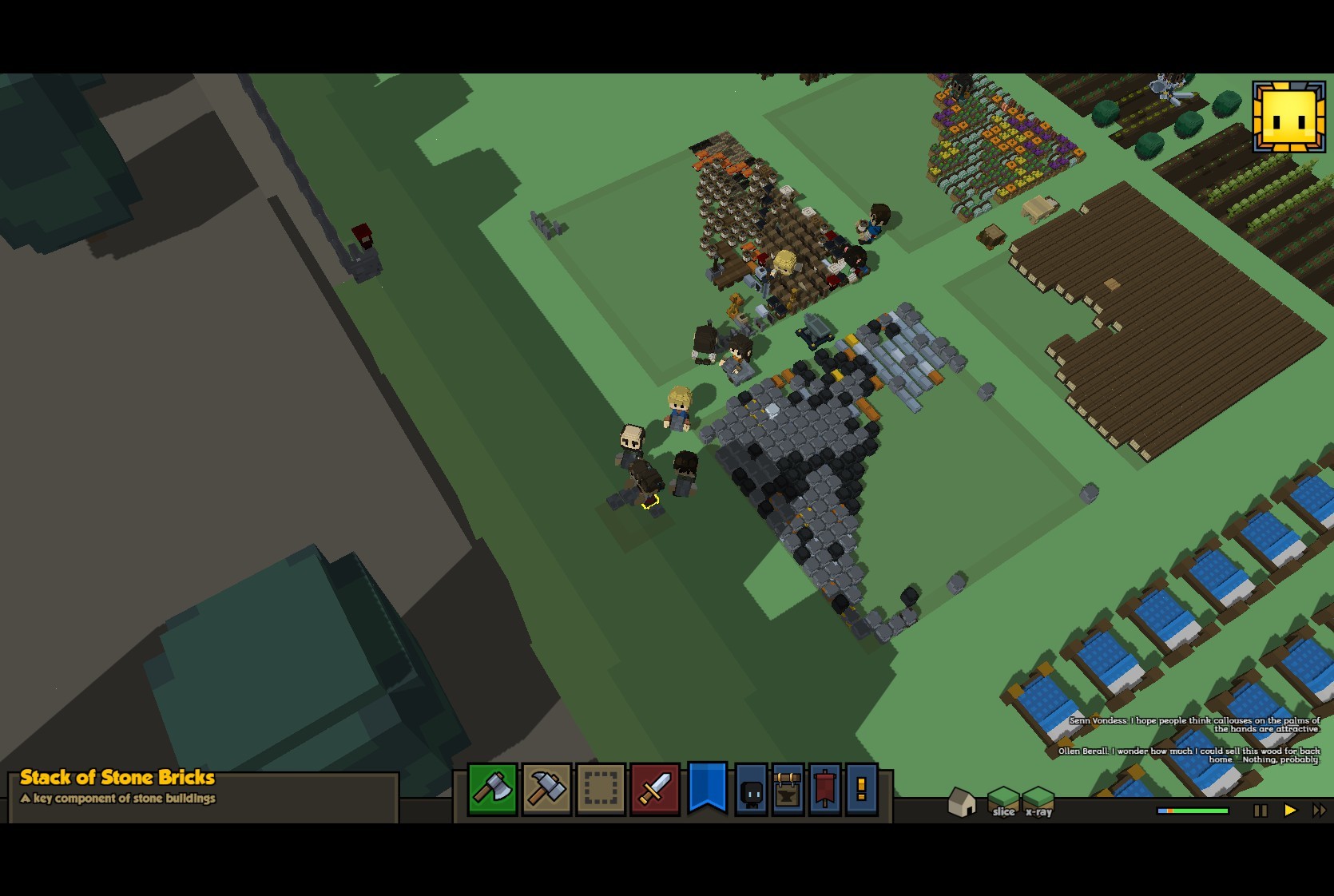
Task: Choose the dashed-square zones tool
Action: [601, 789]
